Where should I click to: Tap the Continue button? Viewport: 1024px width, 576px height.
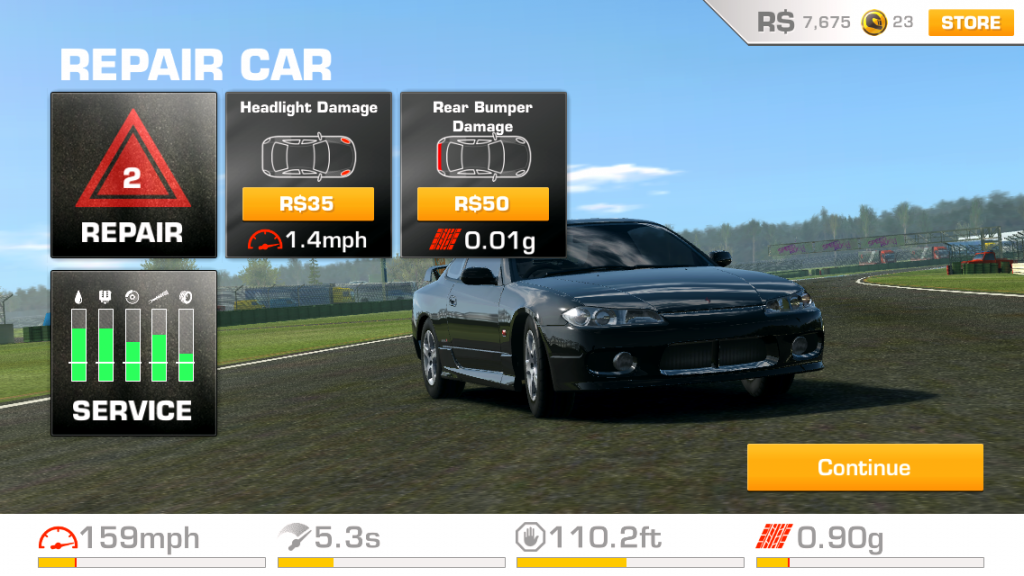pyautogui.click(x=864, y=467)
